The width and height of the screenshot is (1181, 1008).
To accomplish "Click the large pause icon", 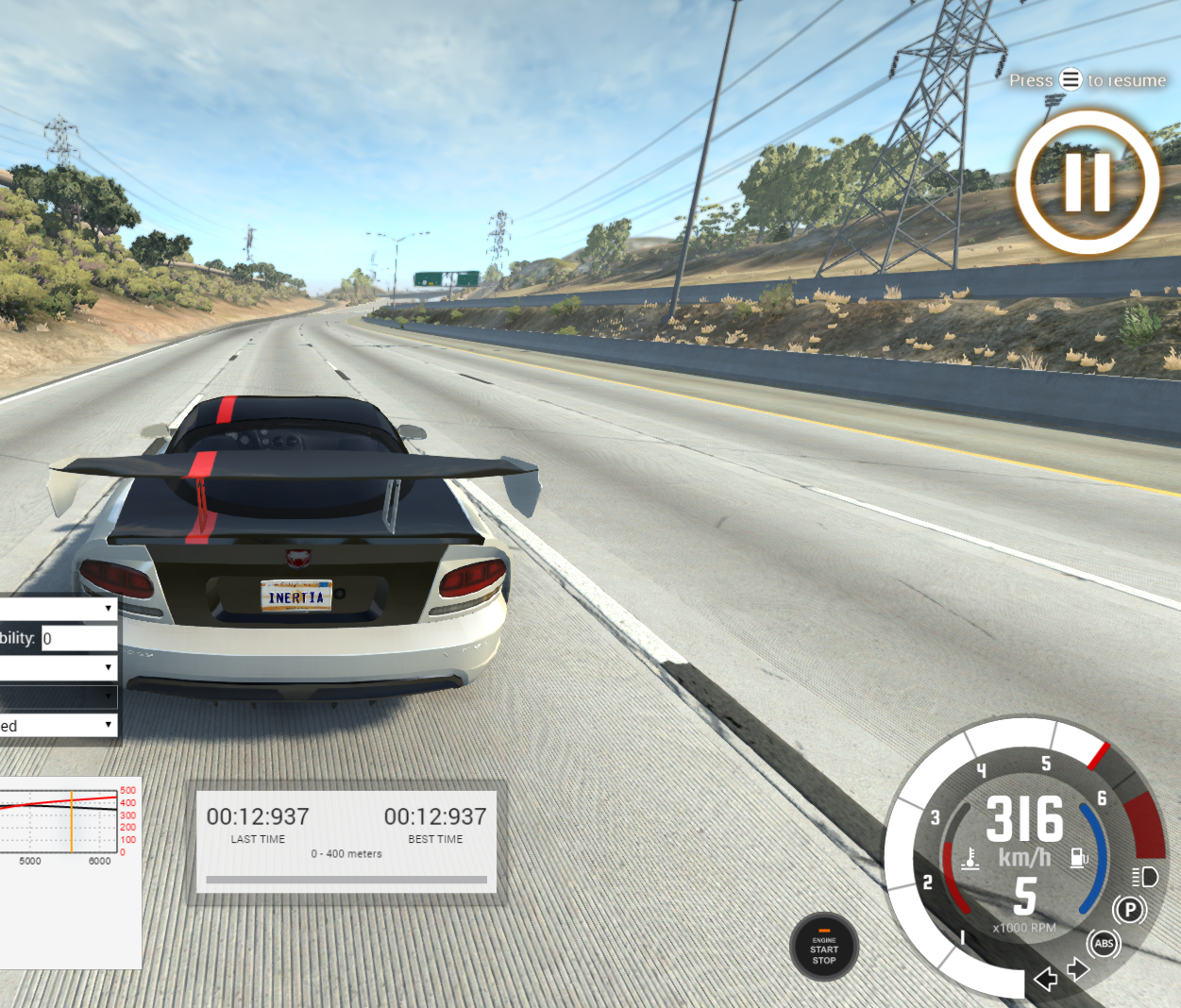I will 1087,182.
